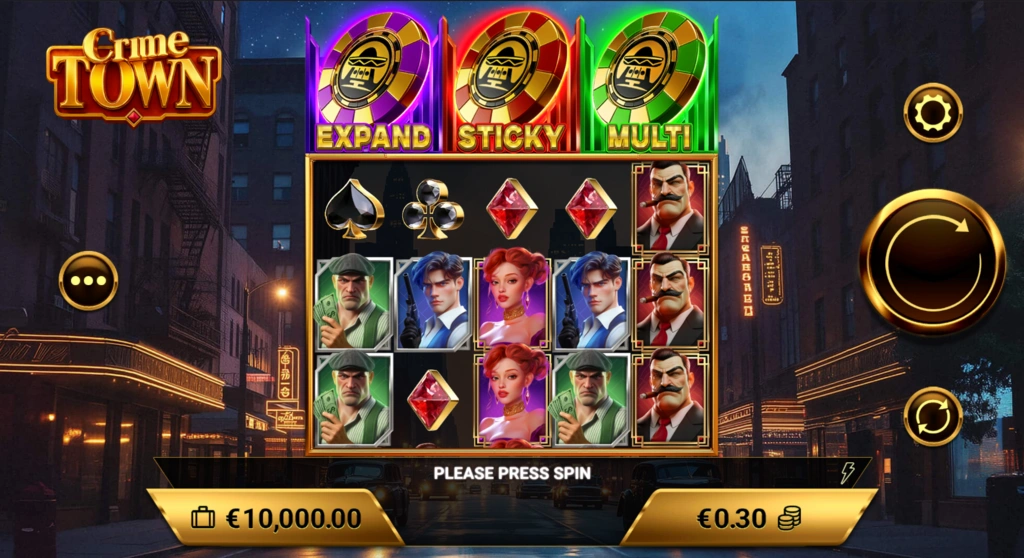Toggle the lightning bolt turbo spin
Image resolution: width=1024 pixels, height=558 pixels.
847,473
